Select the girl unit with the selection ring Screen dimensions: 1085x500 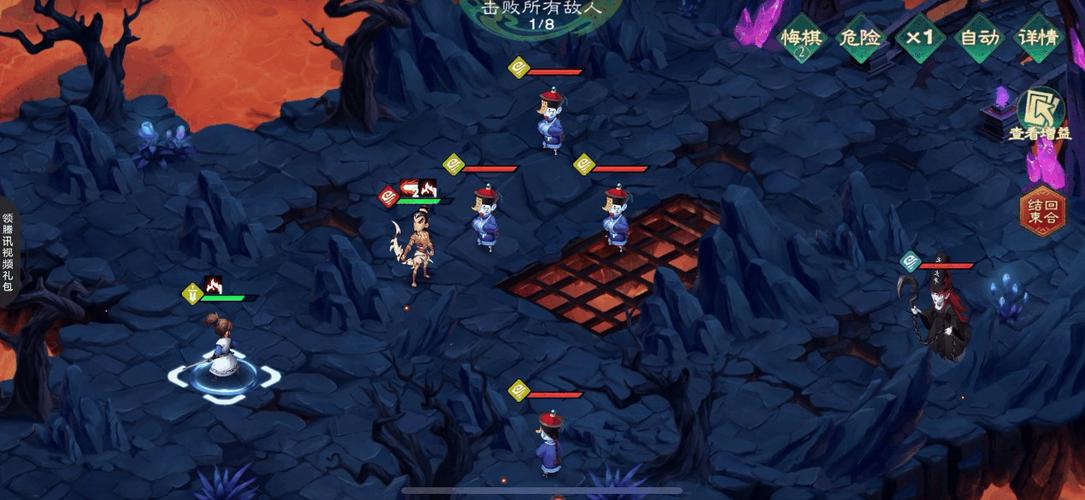point(218,345)
